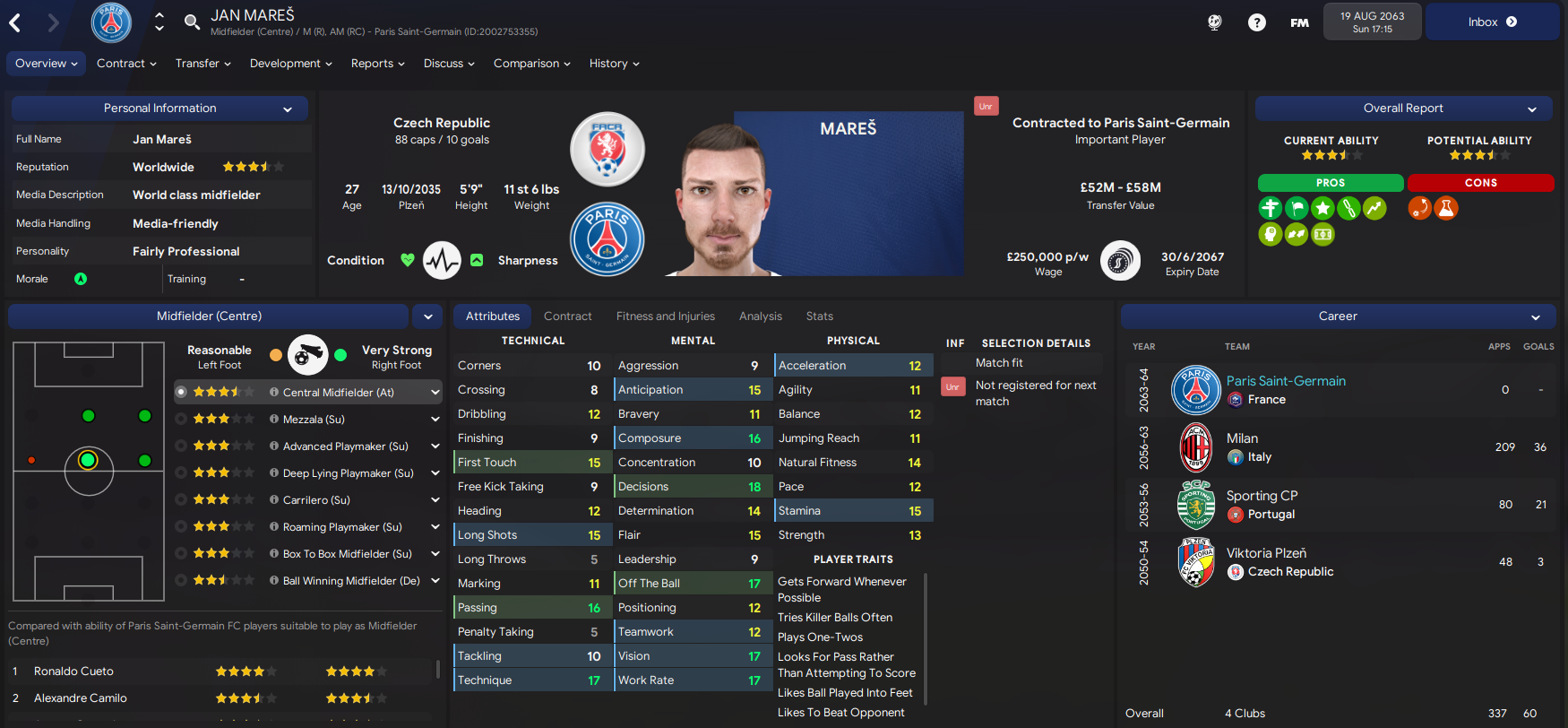Open Paris Saint-Germain club page link

pos(1286,380)
